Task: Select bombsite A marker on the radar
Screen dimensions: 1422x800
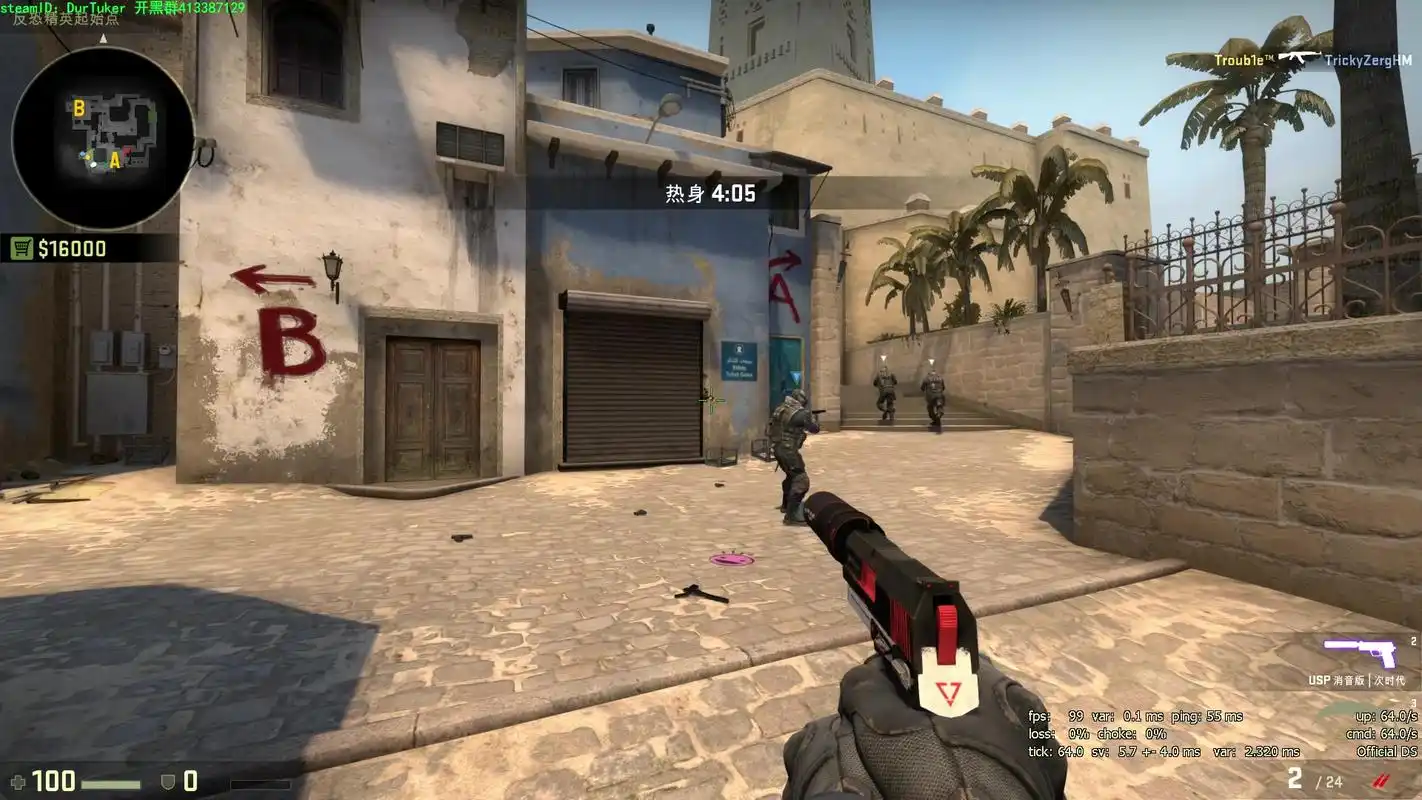Action: (x=114, y=161)
